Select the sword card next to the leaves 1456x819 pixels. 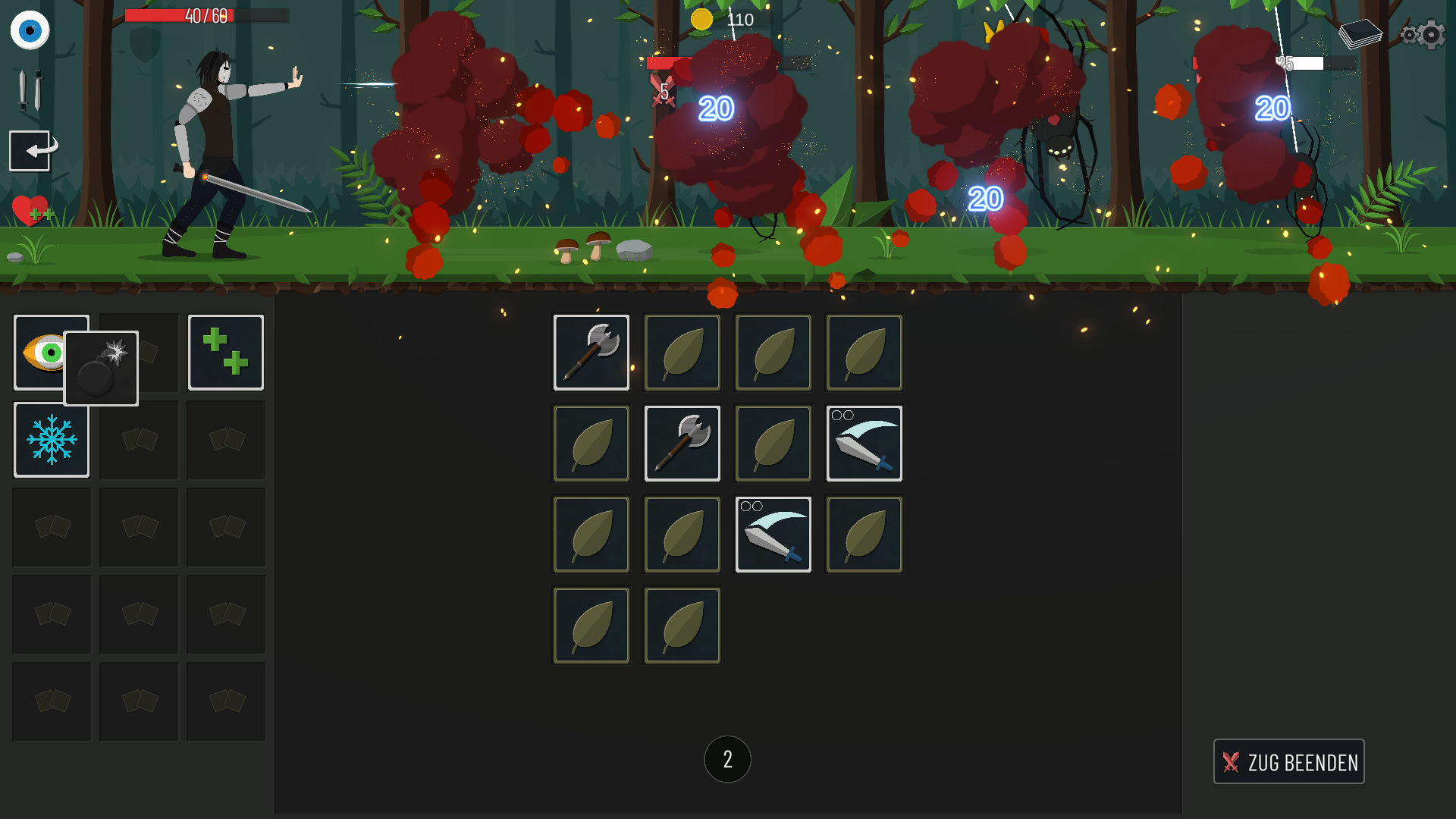tap(864, 443)
